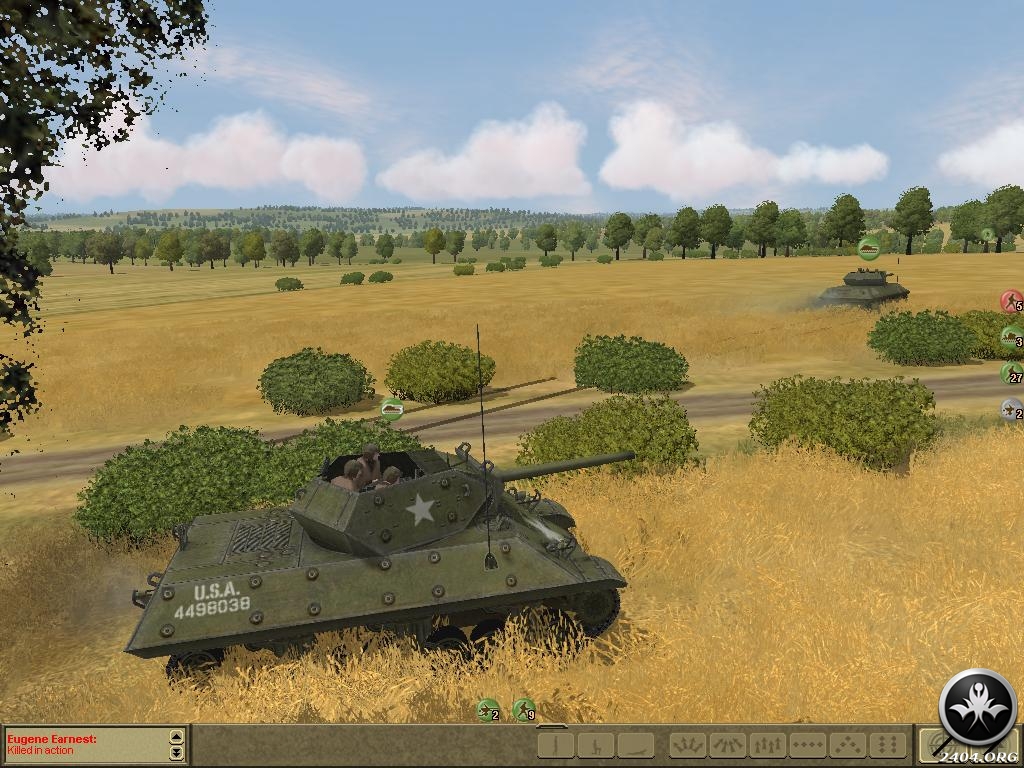This screenshot has width=1024, height=768.
Task: Select the two-column formation button
Action: pyautogui.click(x=887, y=745)
